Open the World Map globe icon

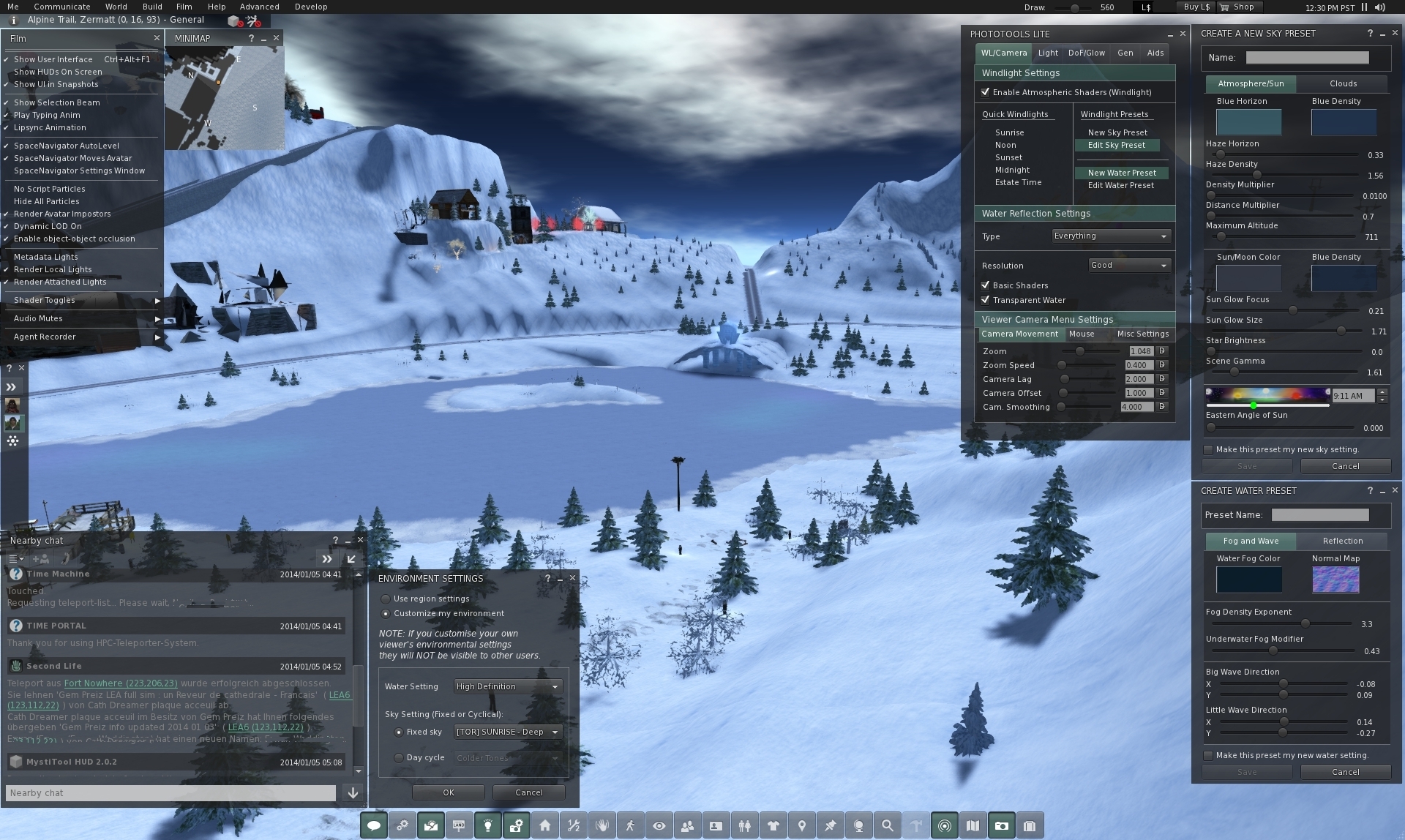tap(858, 825)
